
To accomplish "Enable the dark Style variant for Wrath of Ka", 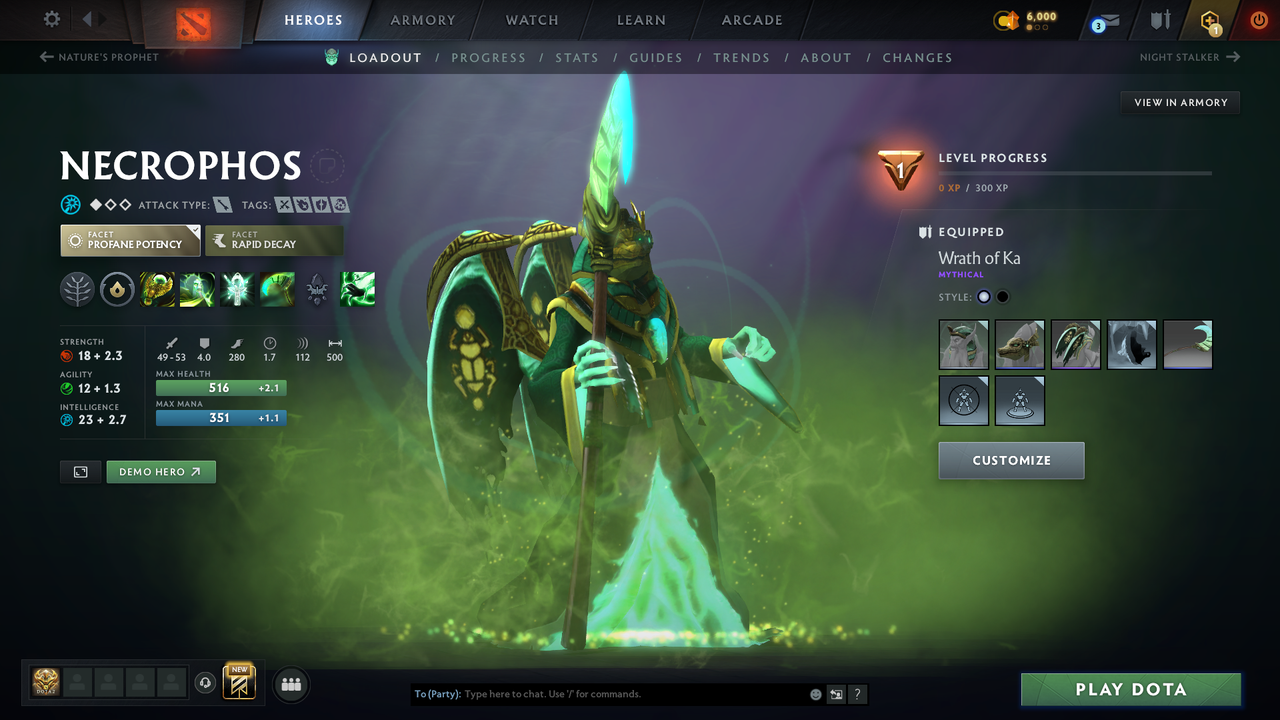I will 1001,296.
